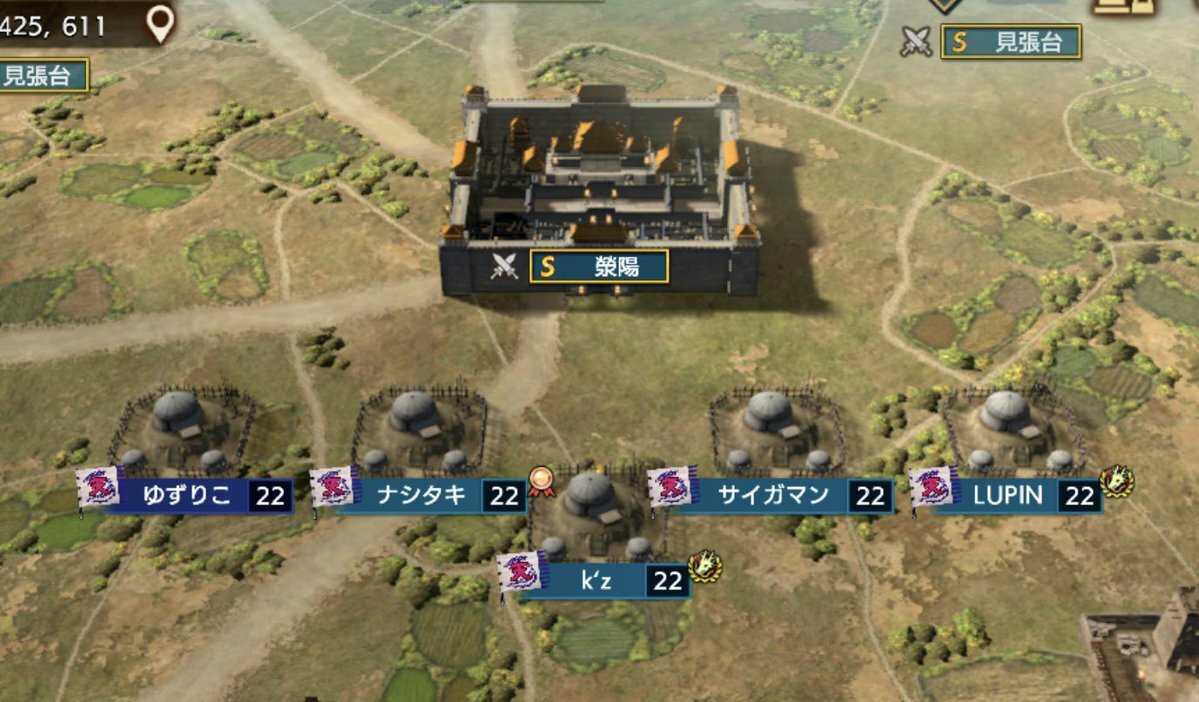Open the 滎陽 city label
1199x702 pixels.
point(599,266)
